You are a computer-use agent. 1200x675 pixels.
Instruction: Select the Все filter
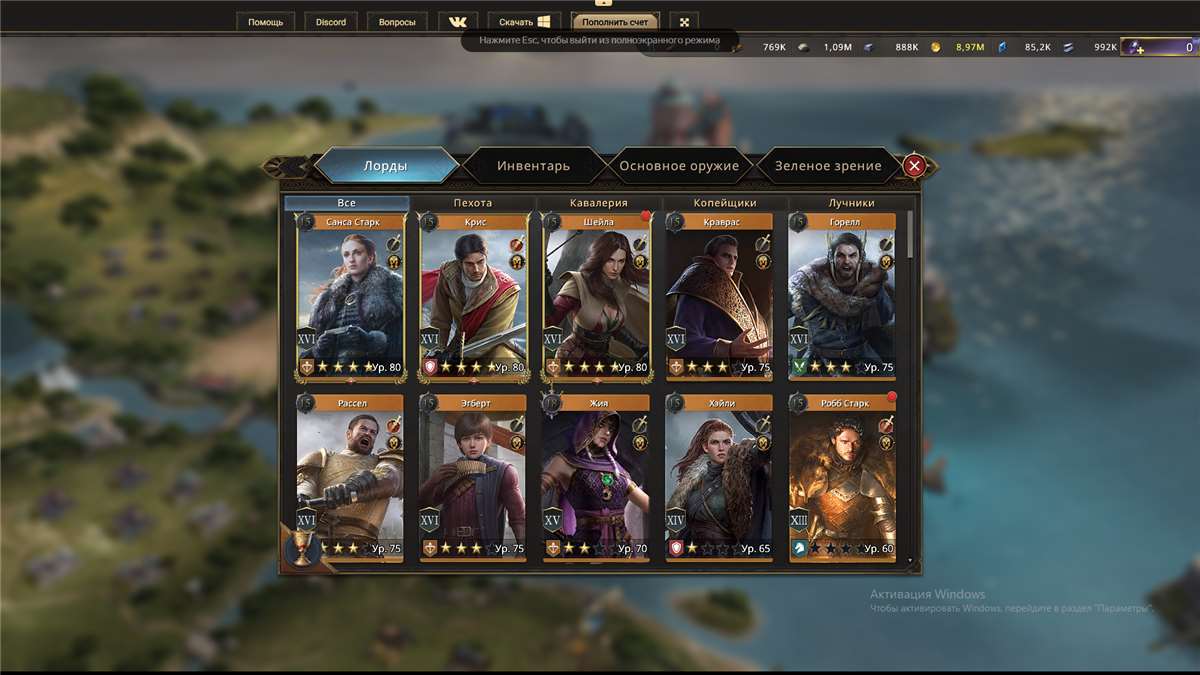[346, 203]
